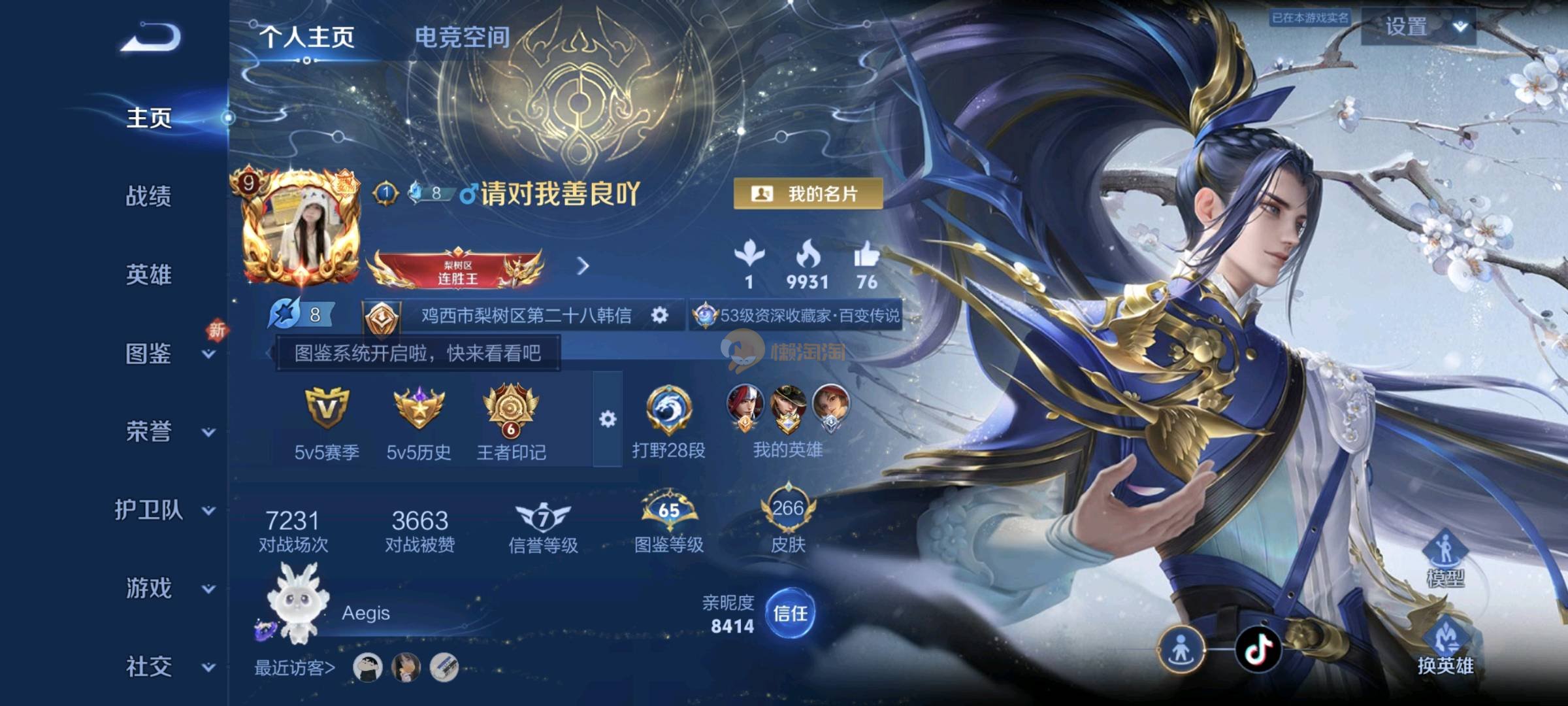Image resolution: width=1568 pixels, height=706 pixels.
Task: Open the 最近访客 recent visitors list
Action: point(295,668)
